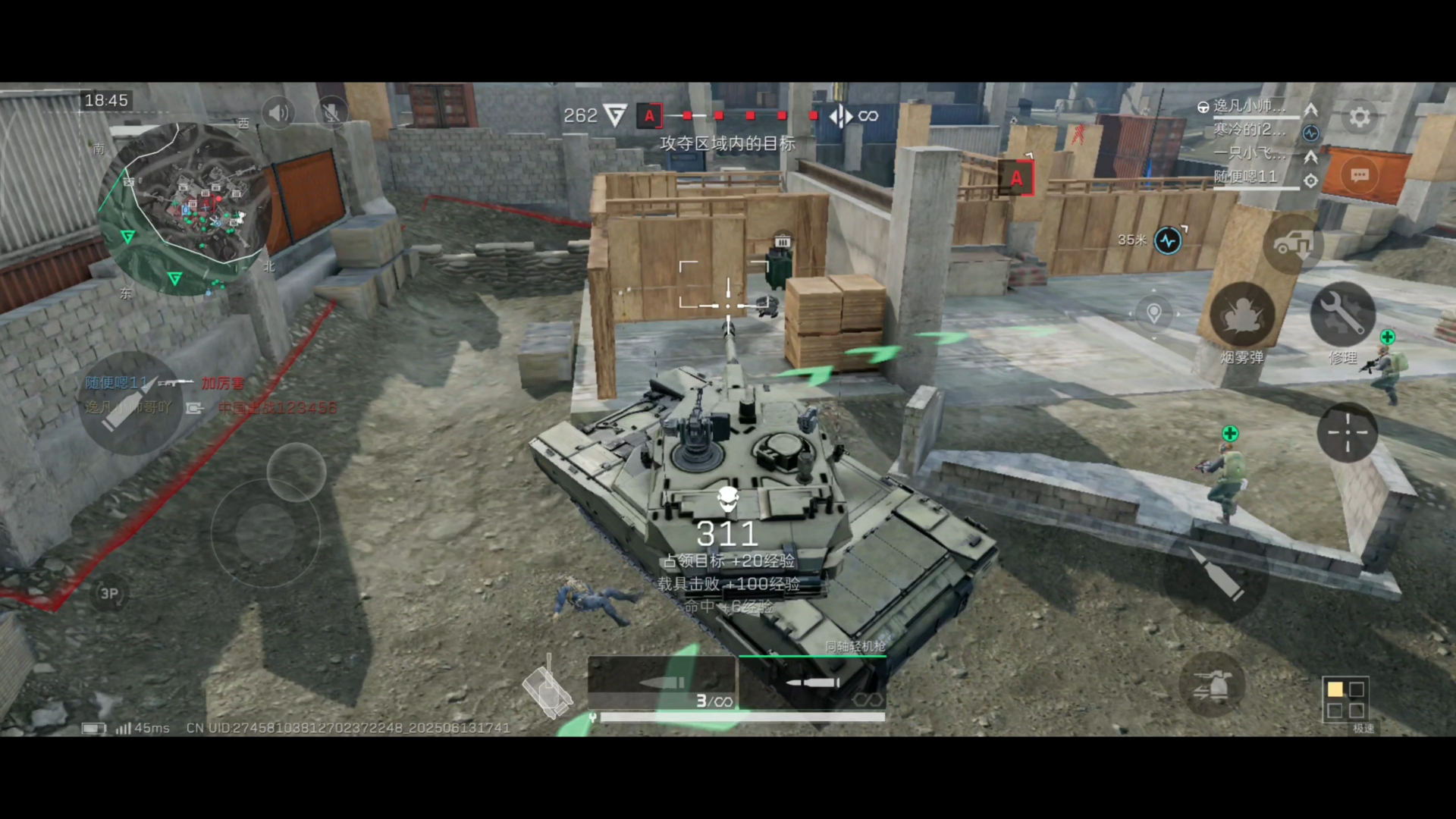Viewport: 1456px width, 819px height.
Task: Tap the left-side shell fire button
Action: click(130, 403)
